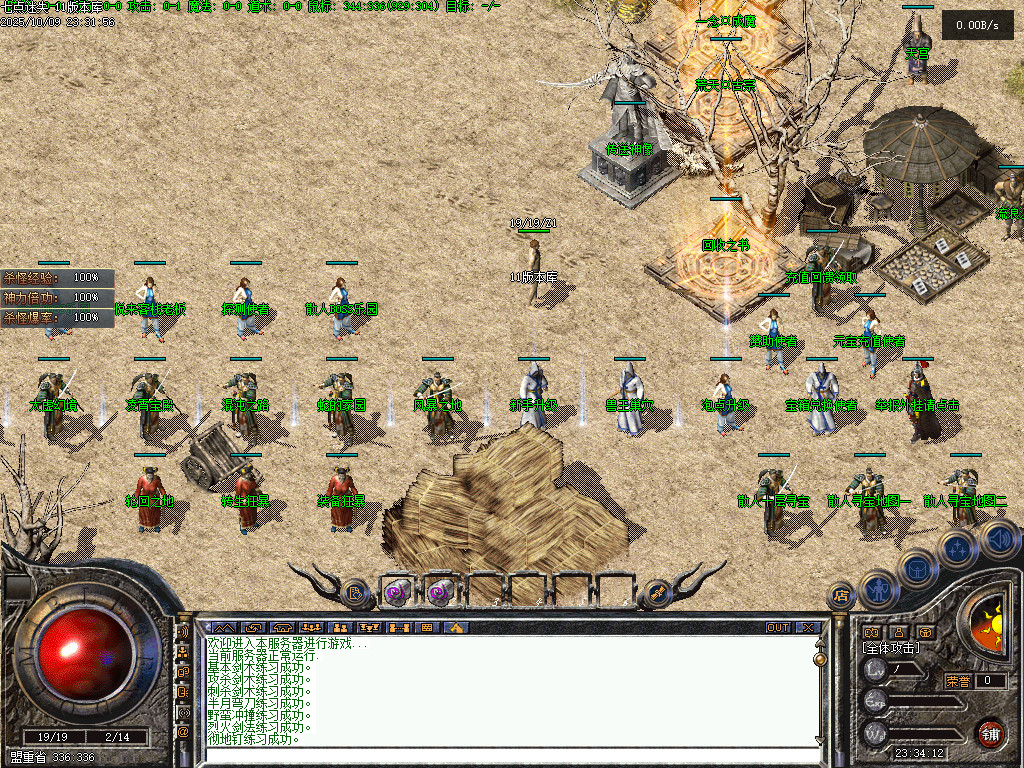Toggle the @ private chat filter
This screenshot has height=768, width=1024.
point(183,732)
